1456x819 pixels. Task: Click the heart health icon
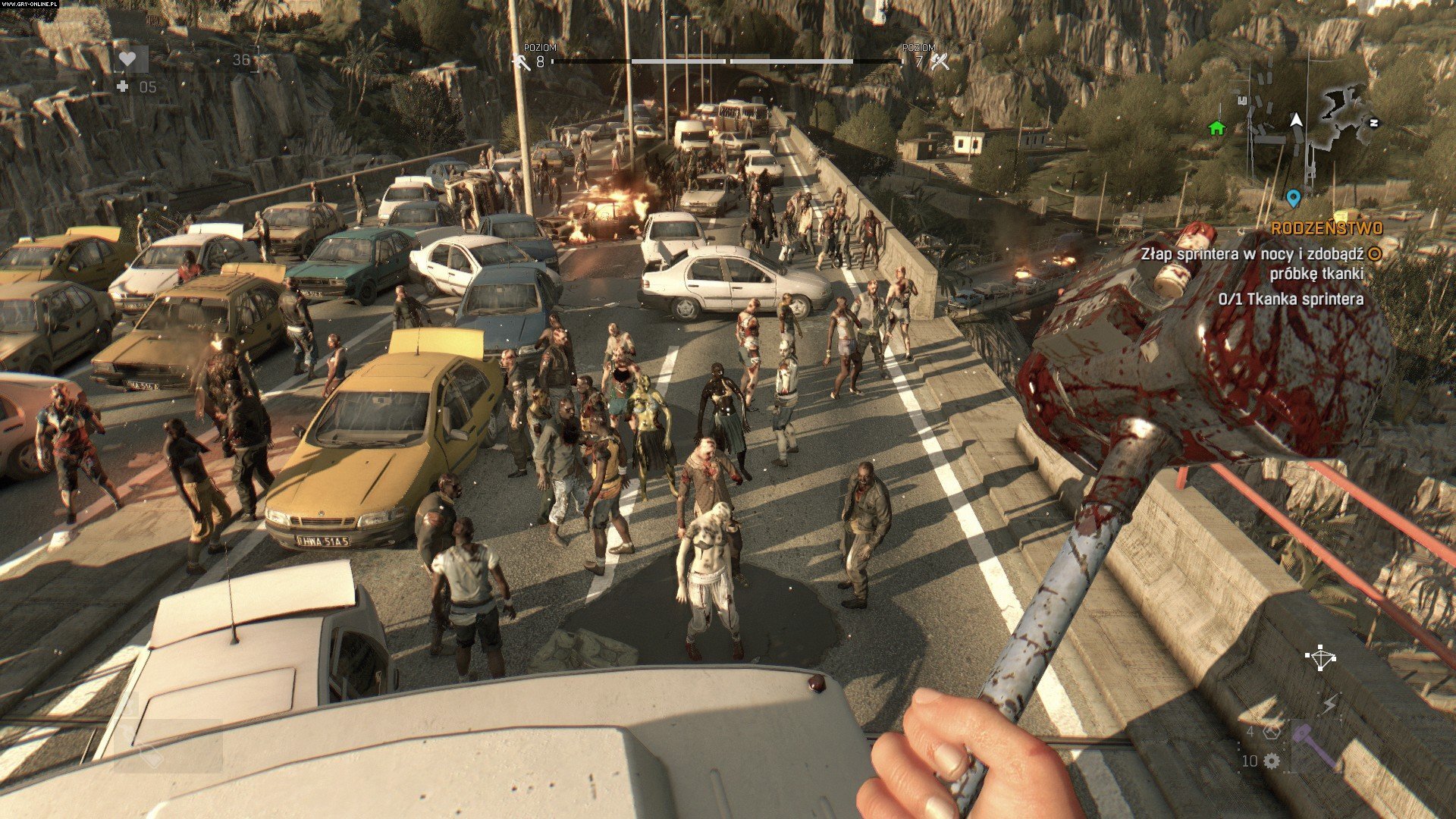coord(128,59)
